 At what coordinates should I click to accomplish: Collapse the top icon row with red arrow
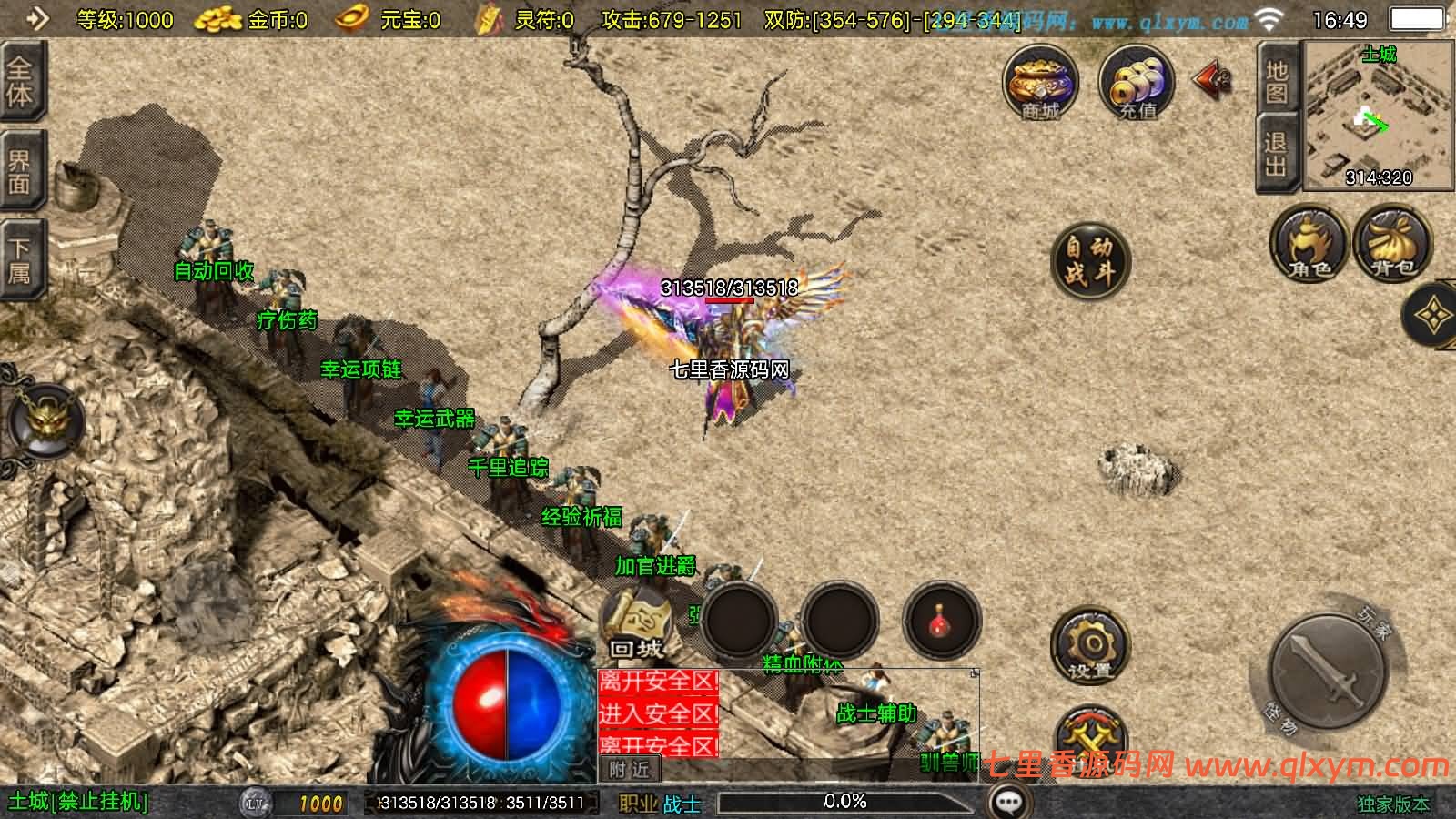tap(1212, 80)
